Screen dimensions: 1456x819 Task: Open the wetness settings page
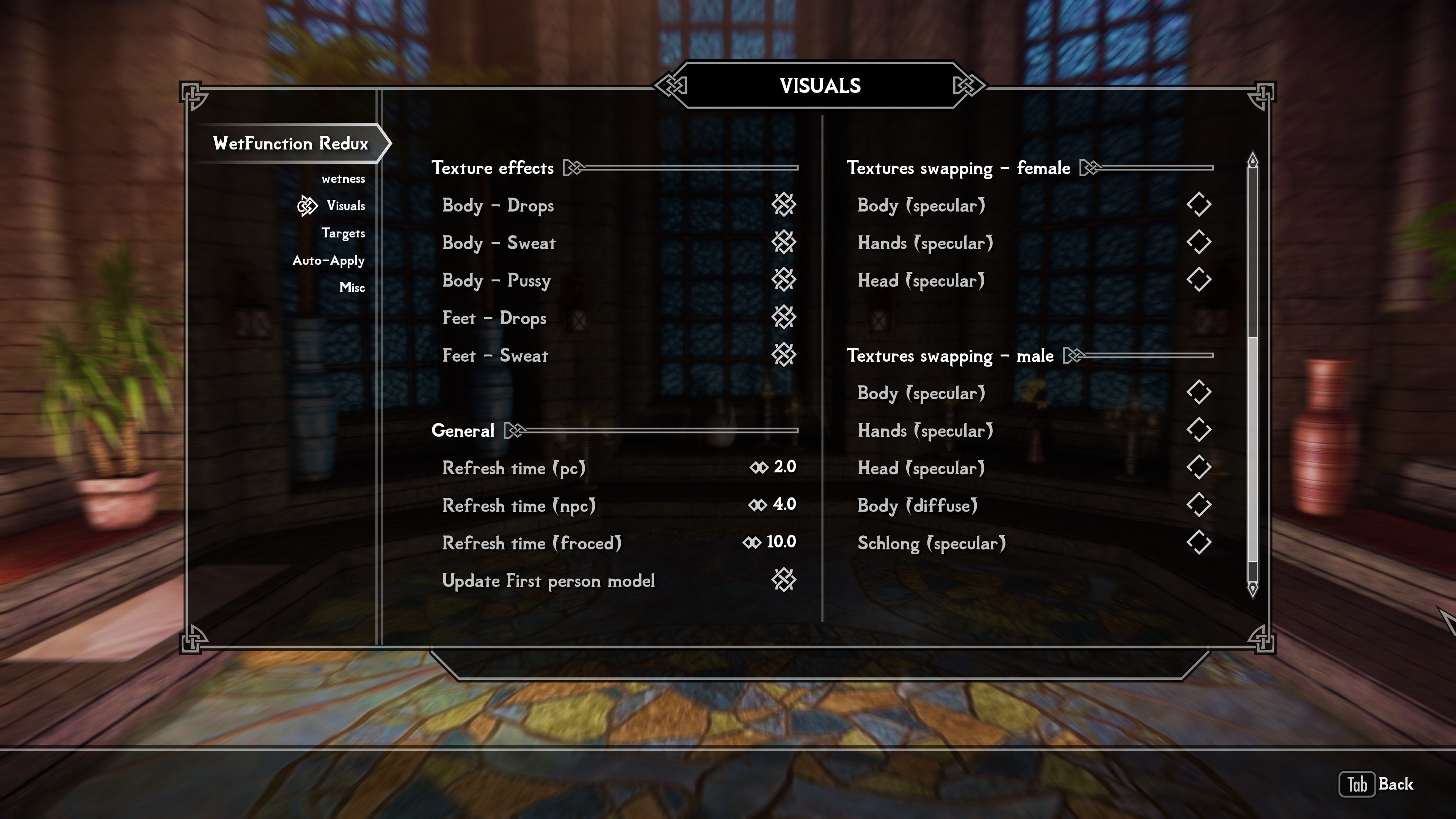343,179
